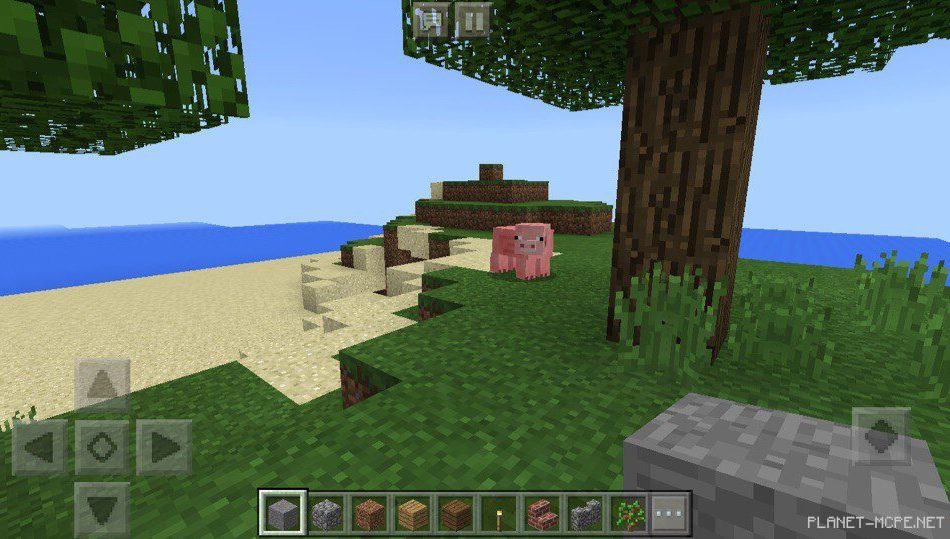This screenshot has height=539, width=950.
Task: Tap the jump button
Action: 881,436
